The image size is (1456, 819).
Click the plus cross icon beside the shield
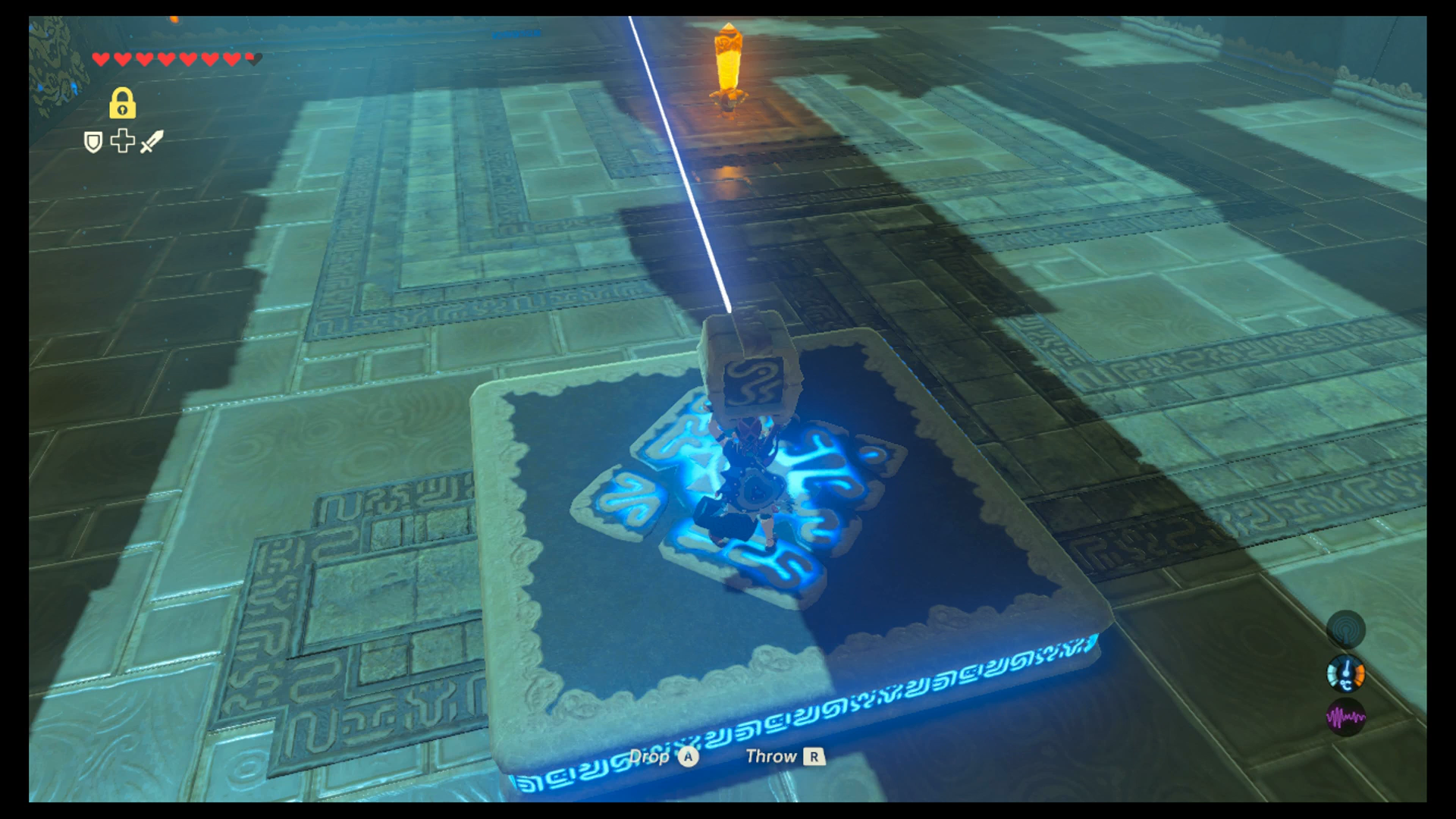click(x=122, y=143)
